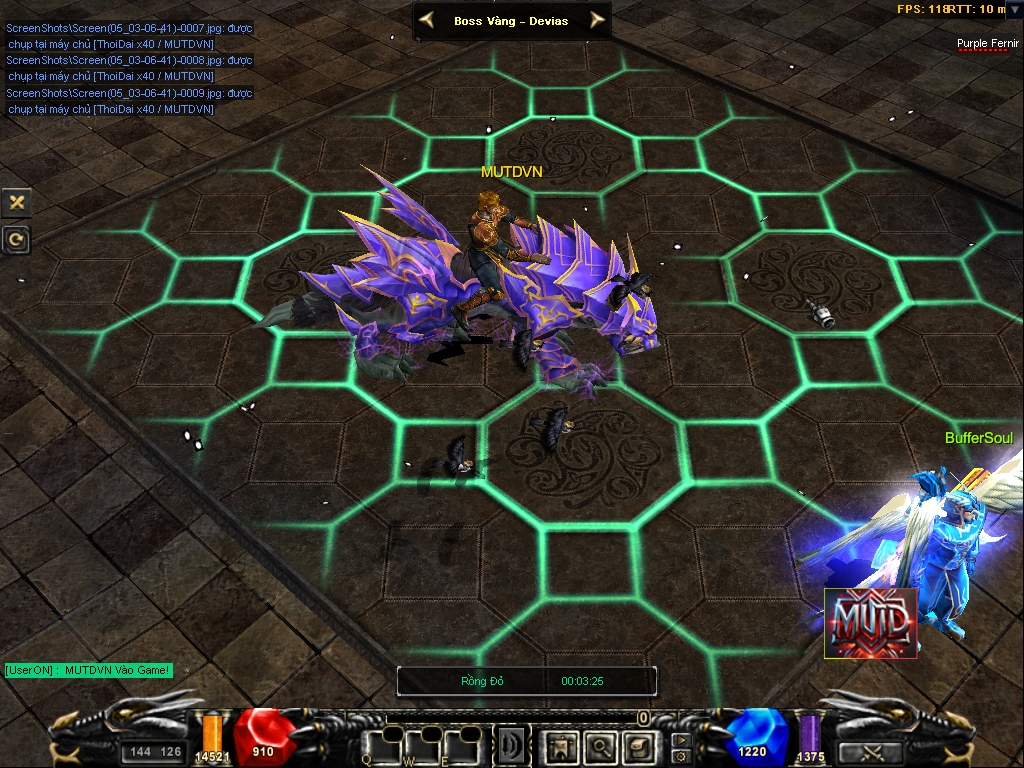Open the small gear settings button
The height and width of the screenshot is (768, 1024).
(681, 756)
